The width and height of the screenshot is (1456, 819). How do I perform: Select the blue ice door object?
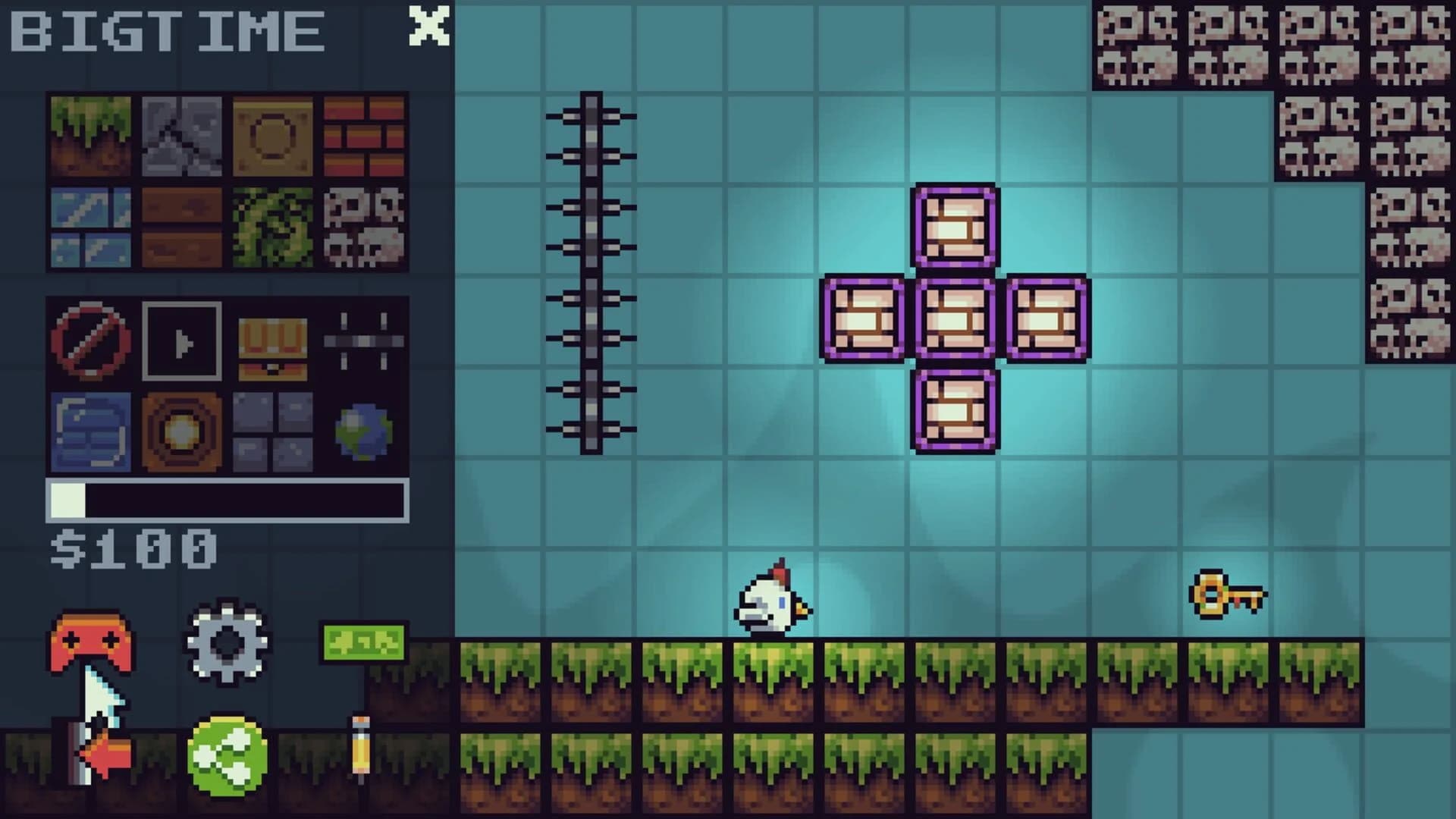coord(91,428)
